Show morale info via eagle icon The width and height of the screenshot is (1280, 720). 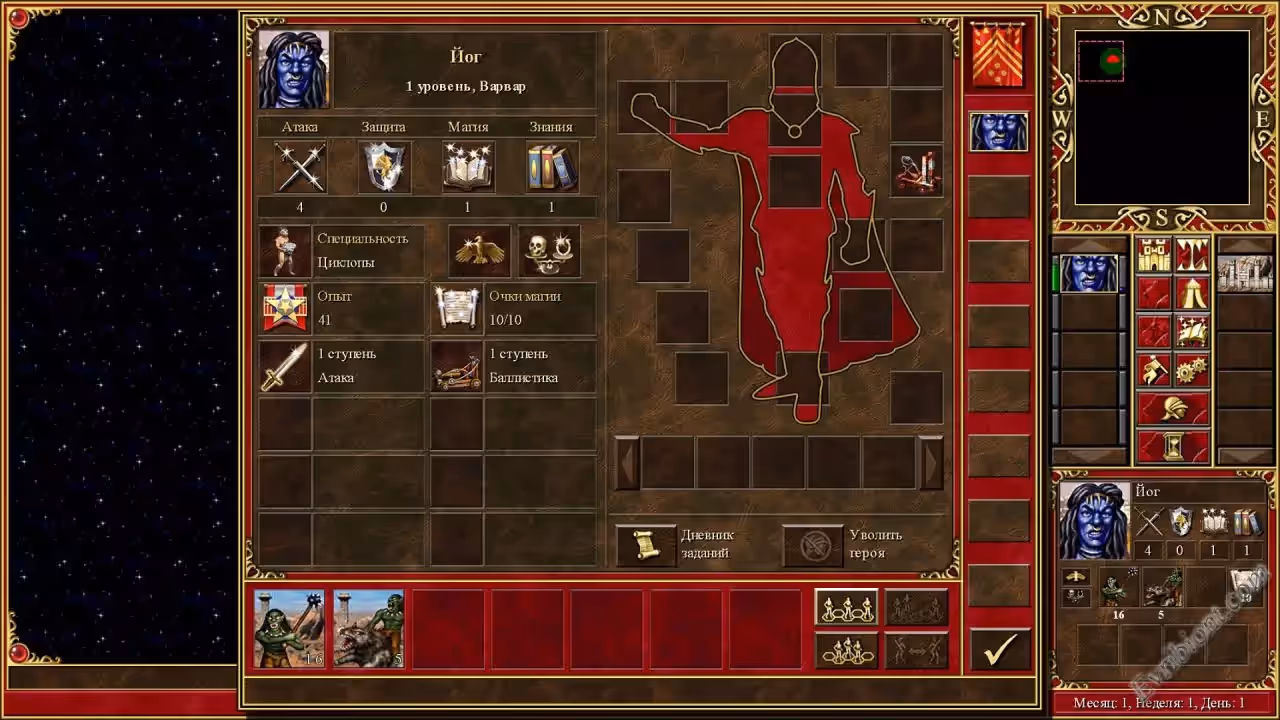click(x=479, y=251)
